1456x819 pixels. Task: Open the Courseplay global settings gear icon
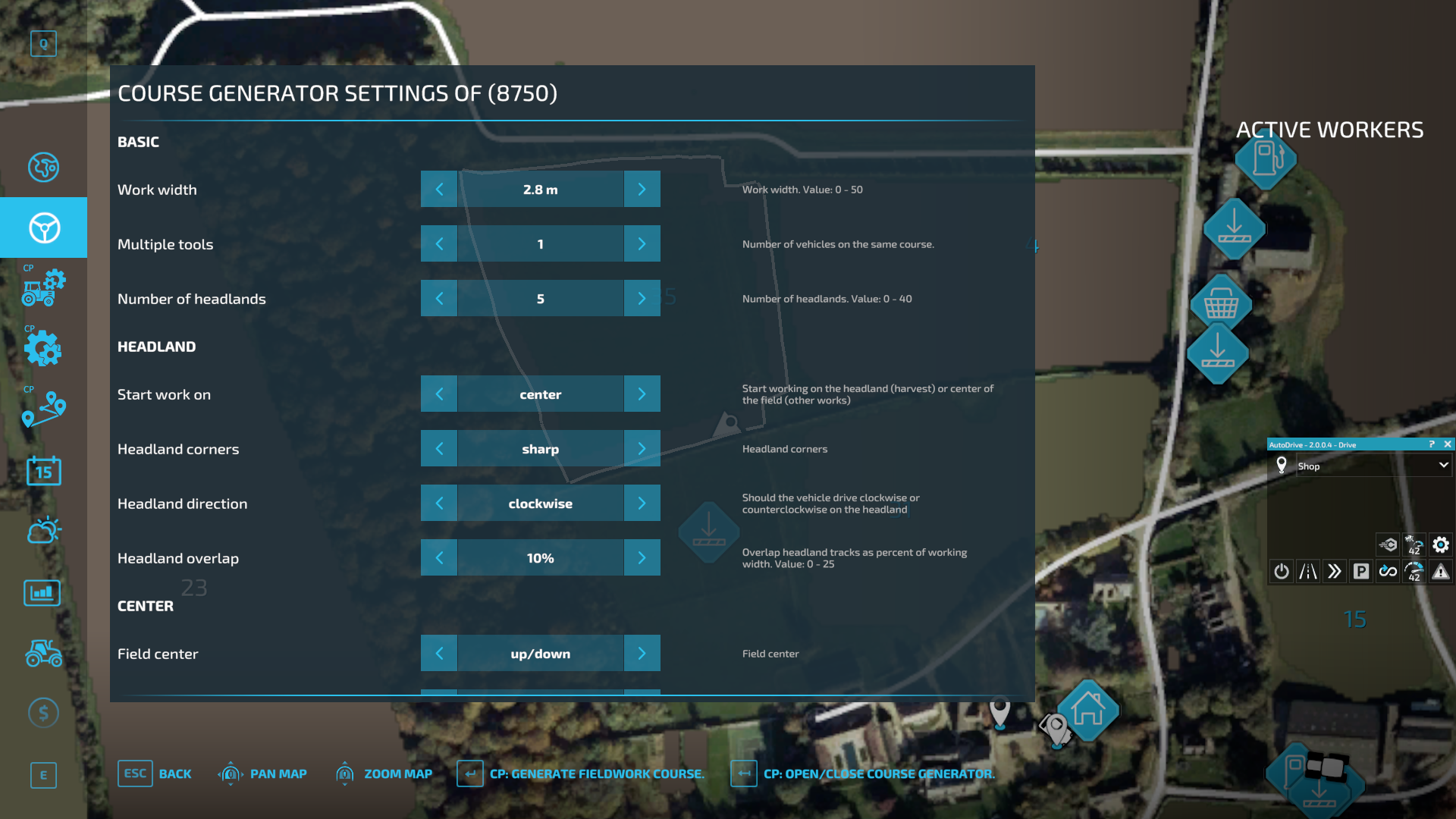point(43,349)
